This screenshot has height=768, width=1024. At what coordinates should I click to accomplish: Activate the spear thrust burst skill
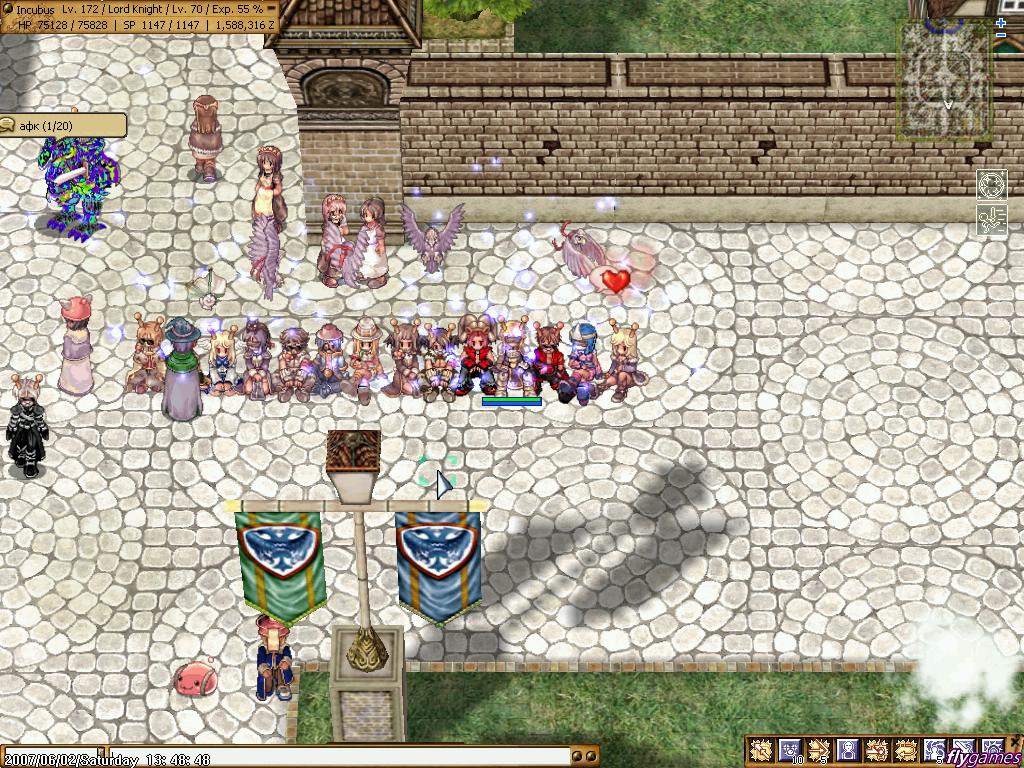tap(877, 750)
